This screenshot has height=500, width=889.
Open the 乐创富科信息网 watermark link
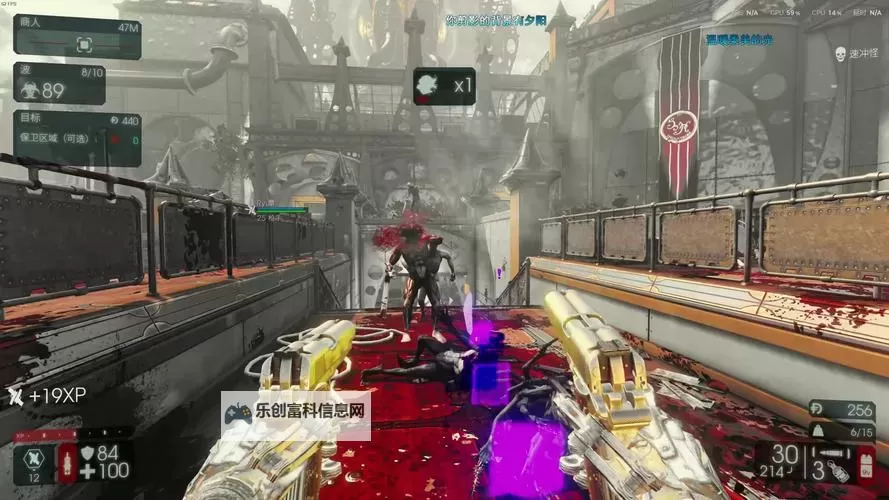pos(295,414)
